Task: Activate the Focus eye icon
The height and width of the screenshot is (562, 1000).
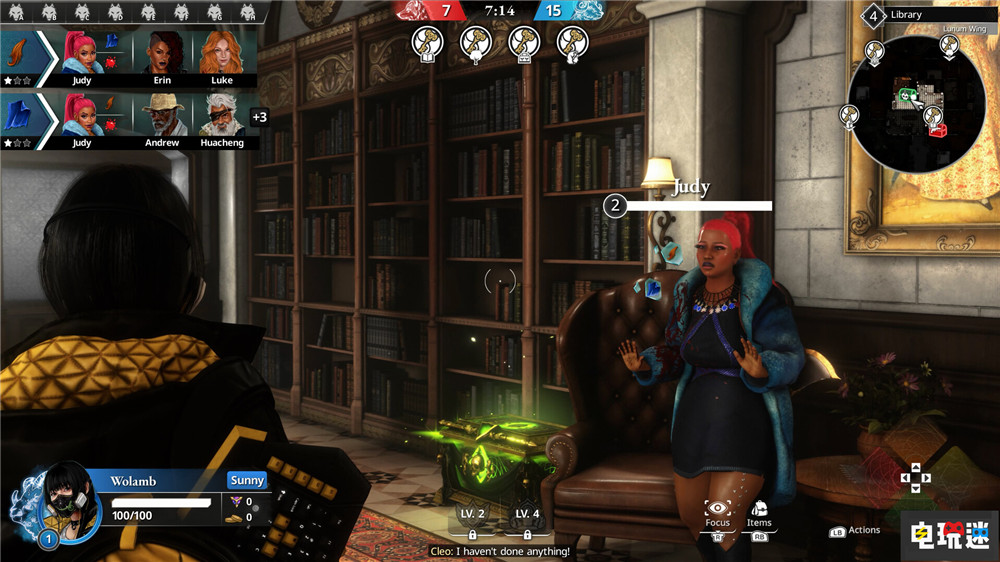Action: point(717,511)
